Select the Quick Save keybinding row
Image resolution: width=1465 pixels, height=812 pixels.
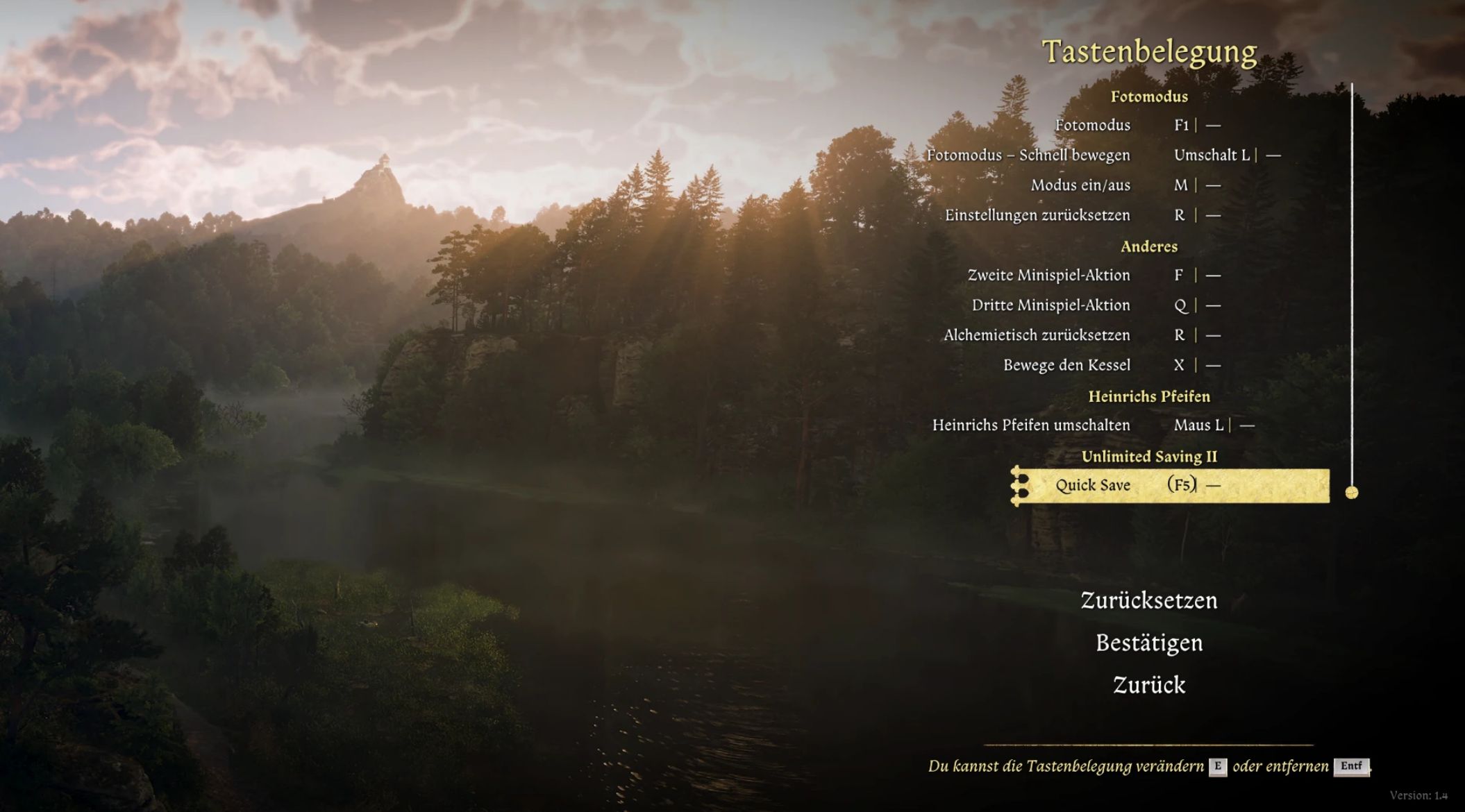click(1170, 485)
